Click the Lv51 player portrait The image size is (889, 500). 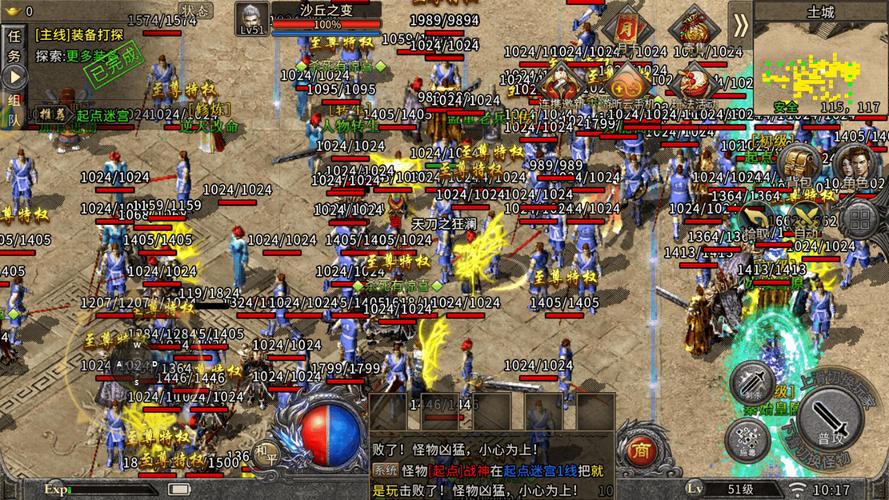(x=250, y=19)
